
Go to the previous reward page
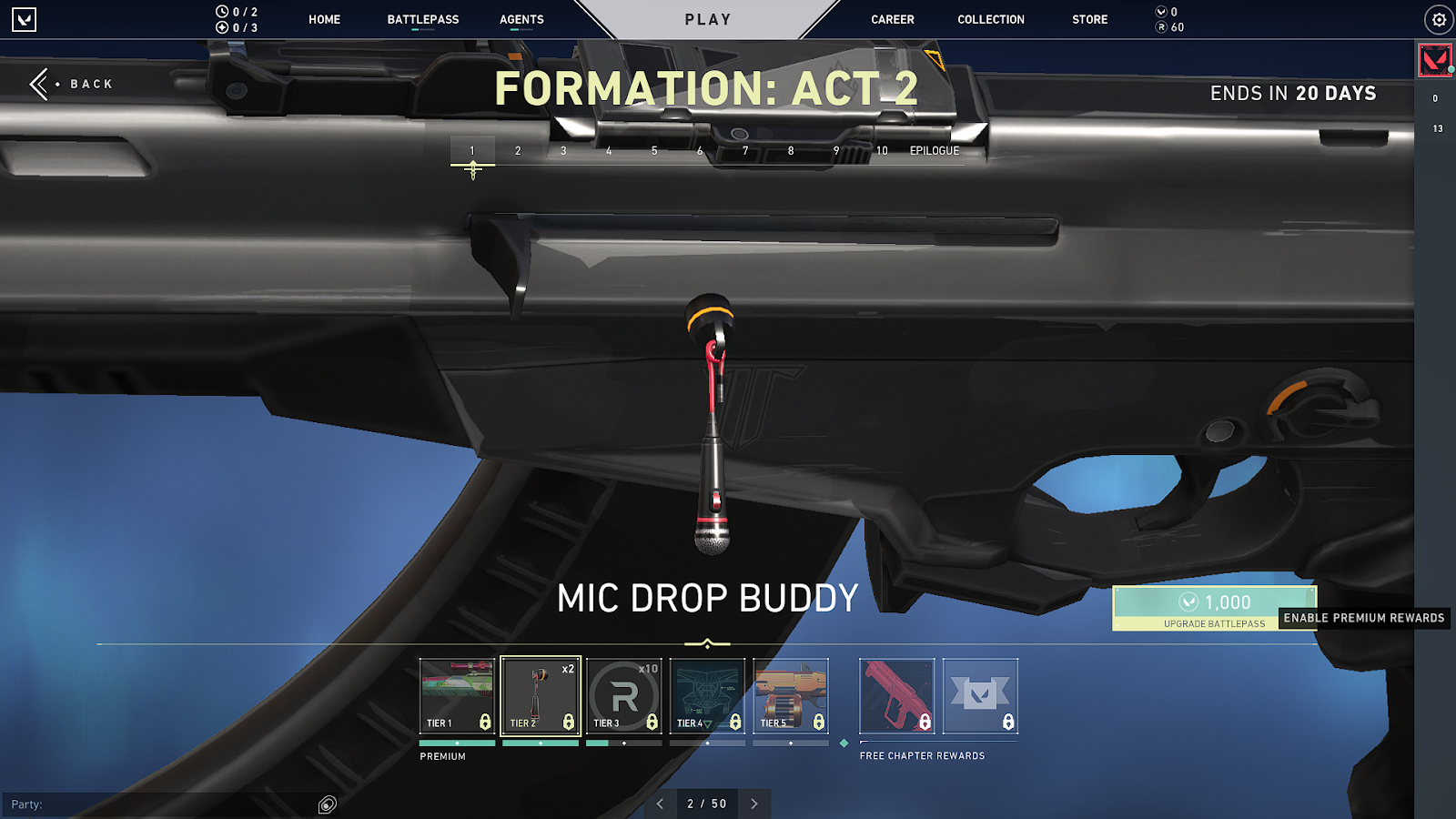pyautogui.click(x=661, y=804)
